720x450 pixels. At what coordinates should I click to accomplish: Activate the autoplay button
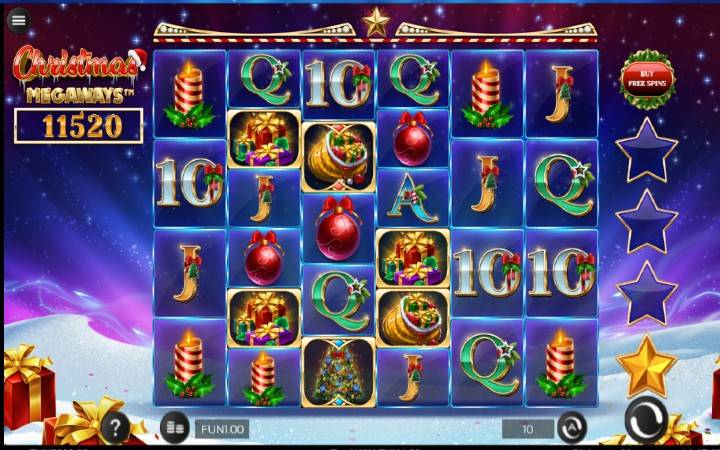(x=571, y=428)
